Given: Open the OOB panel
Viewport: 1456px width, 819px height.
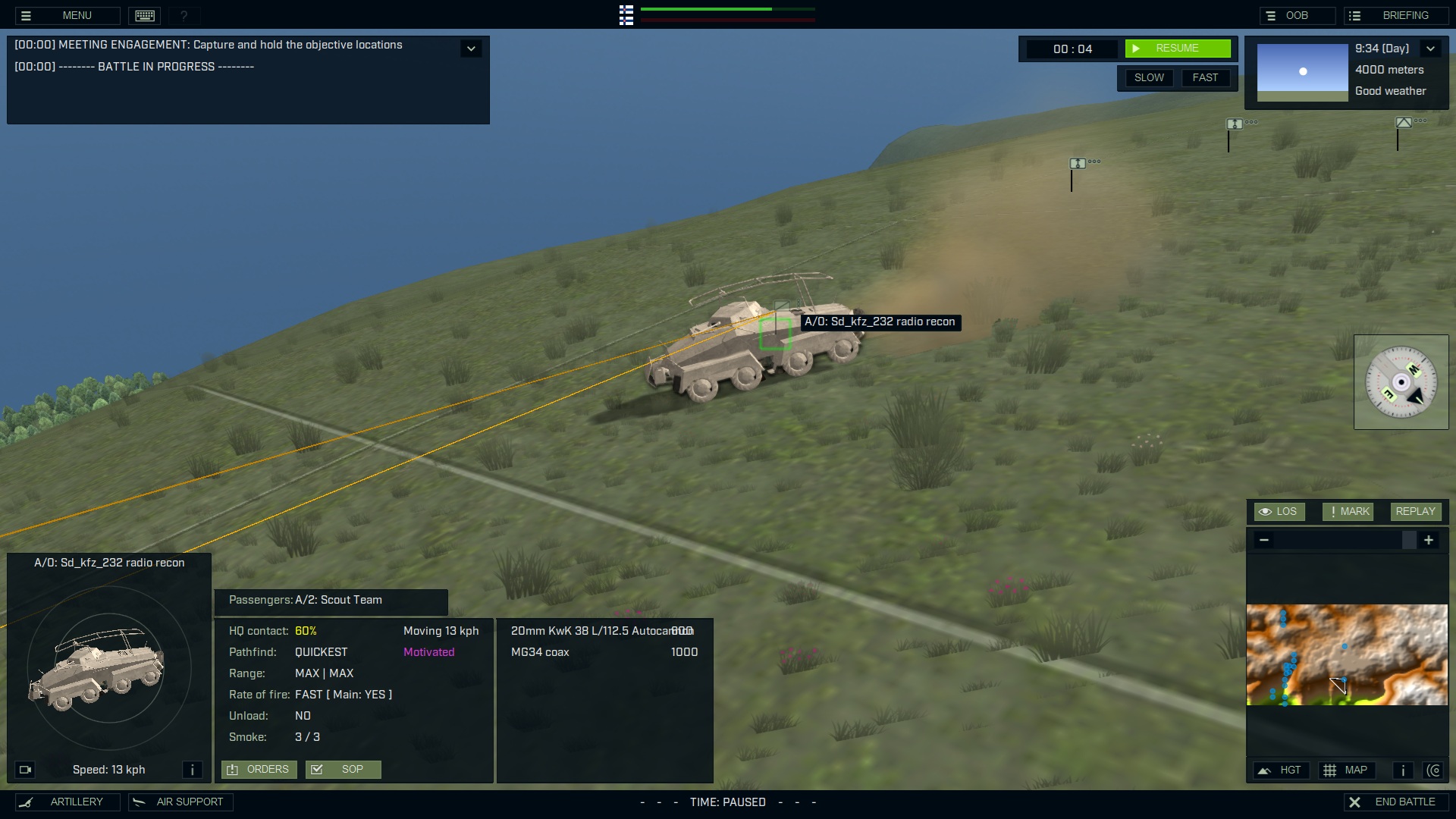Looking at the screenshot, I should click(1296, 15).
